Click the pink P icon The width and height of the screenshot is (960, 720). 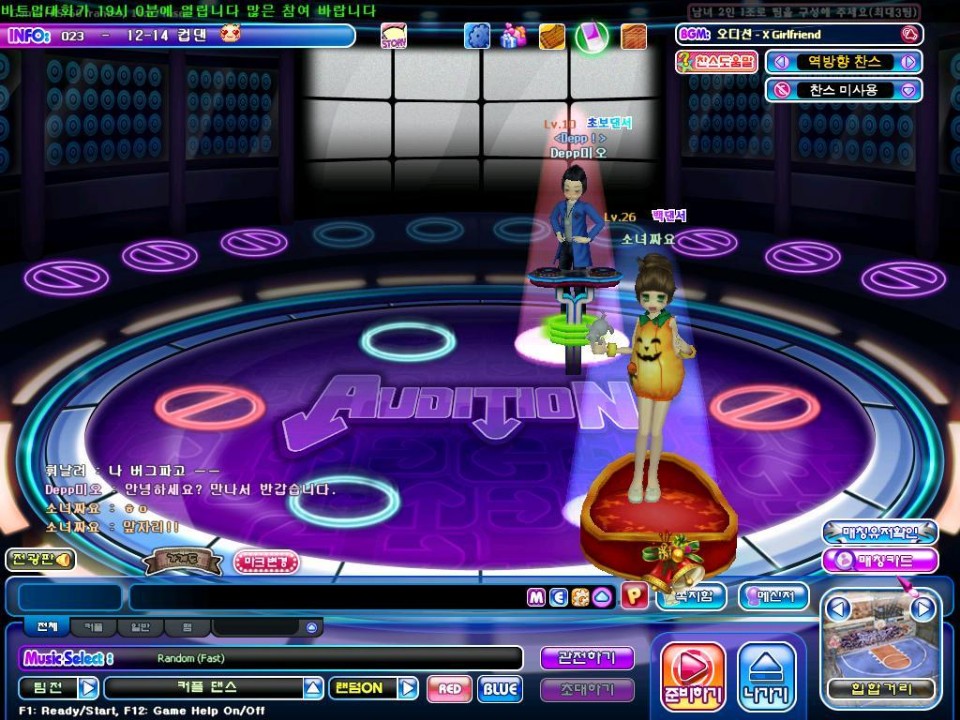pyautogui.click(x=634, y=596)
